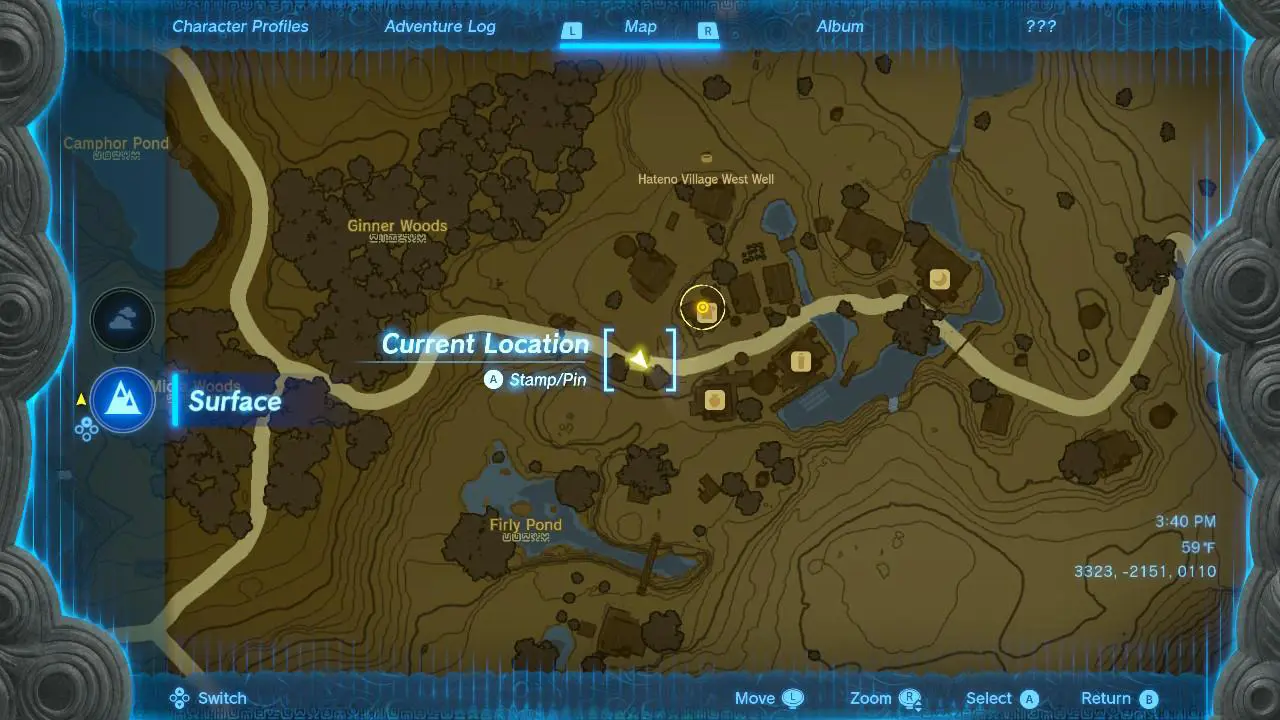Select the Hateno Village West Well icon

point(706,158)
